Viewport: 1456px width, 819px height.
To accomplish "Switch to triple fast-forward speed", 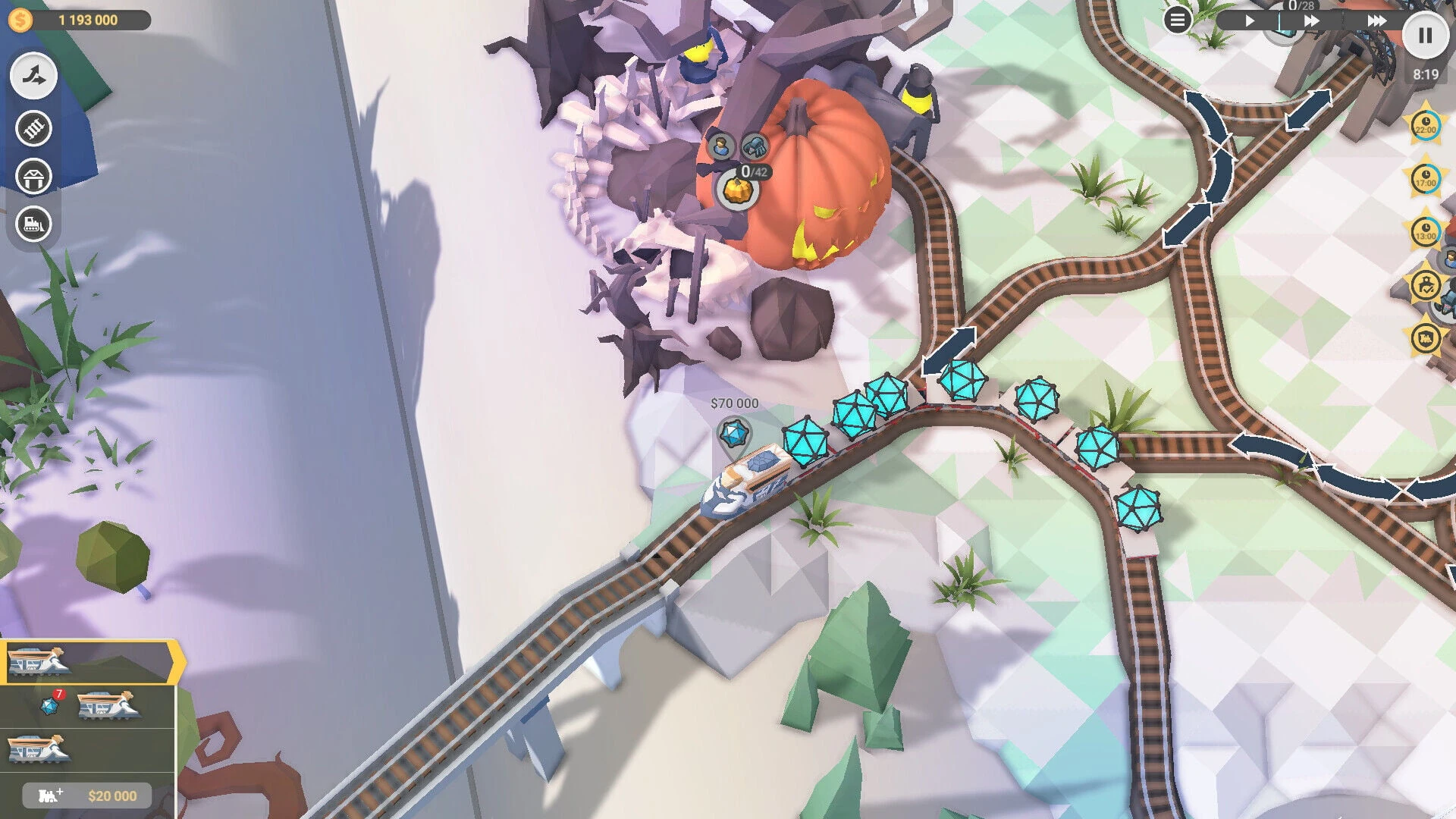I will click(x=1376, y=21).
